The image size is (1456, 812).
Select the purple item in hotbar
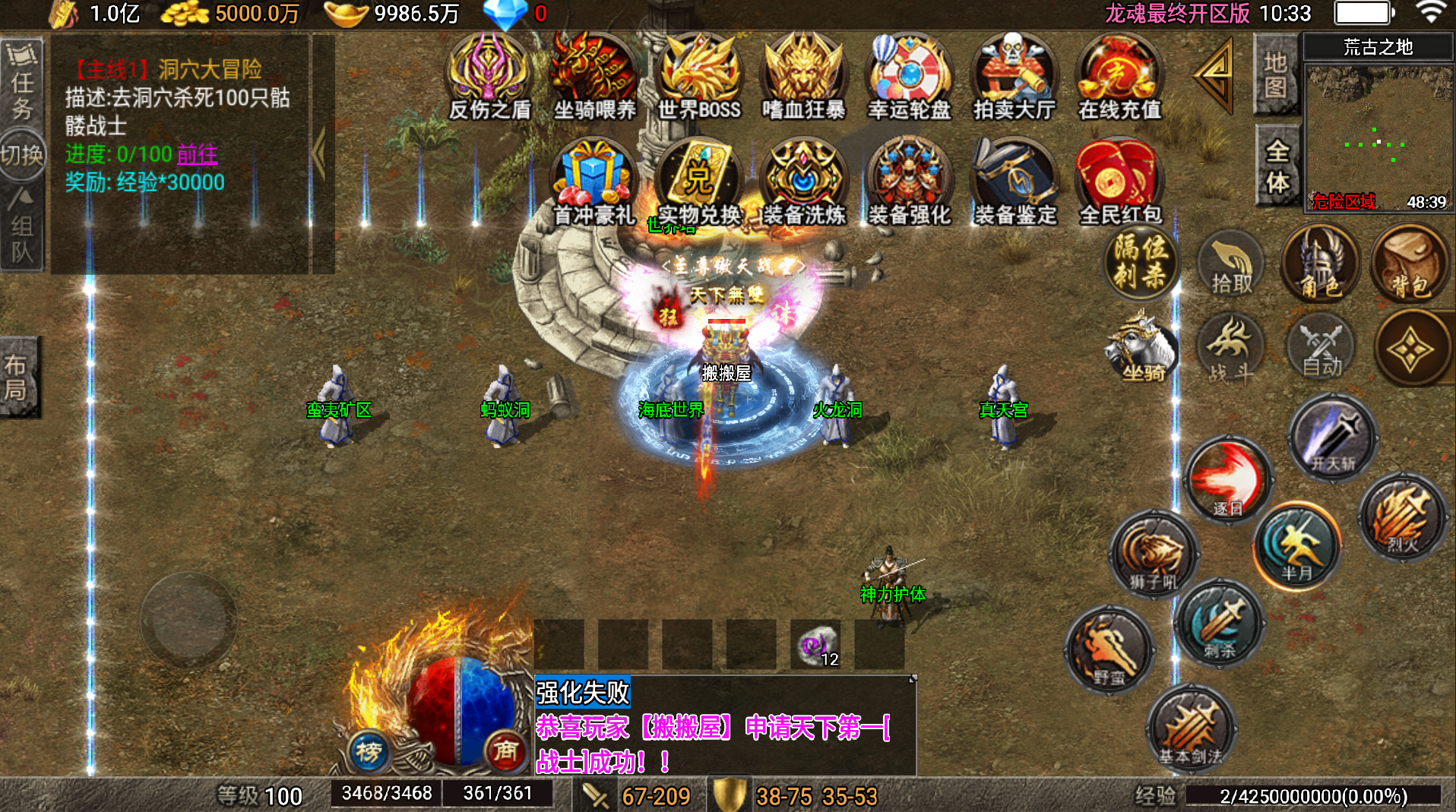pos(816,646)
